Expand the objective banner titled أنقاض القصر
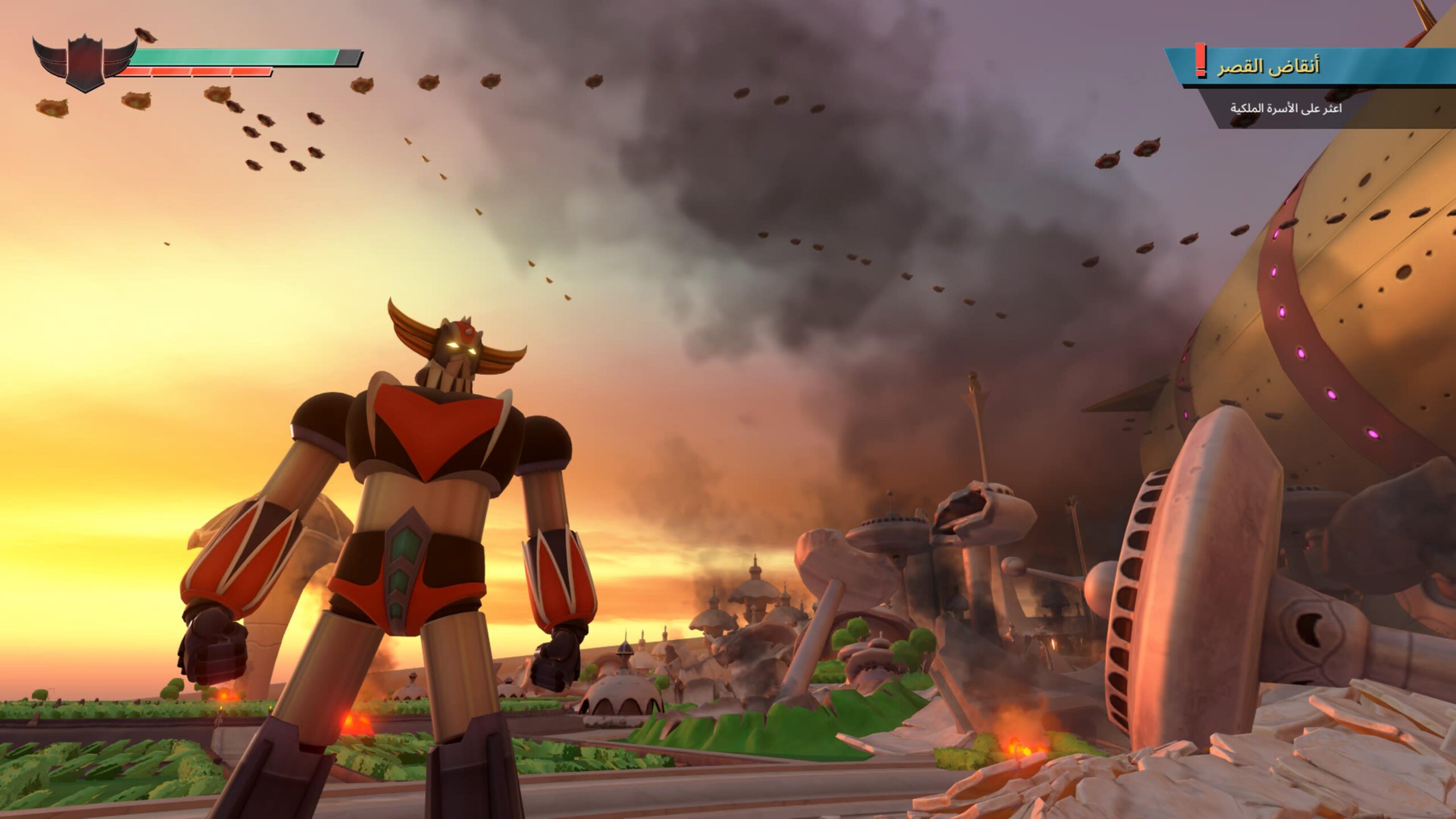 coord(1308,65)
